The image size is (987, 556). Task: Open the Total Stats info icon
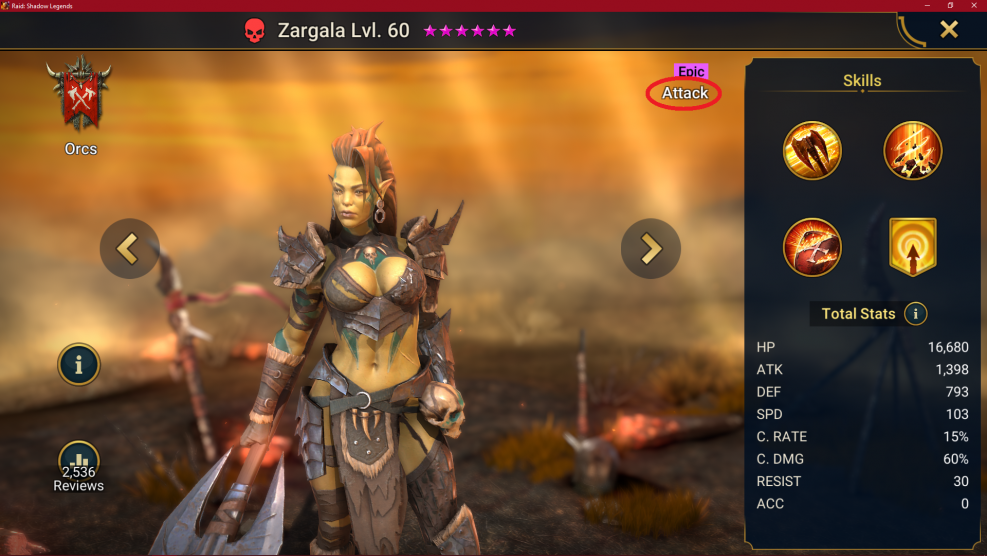pyautogui.click(x=915, y=314)
